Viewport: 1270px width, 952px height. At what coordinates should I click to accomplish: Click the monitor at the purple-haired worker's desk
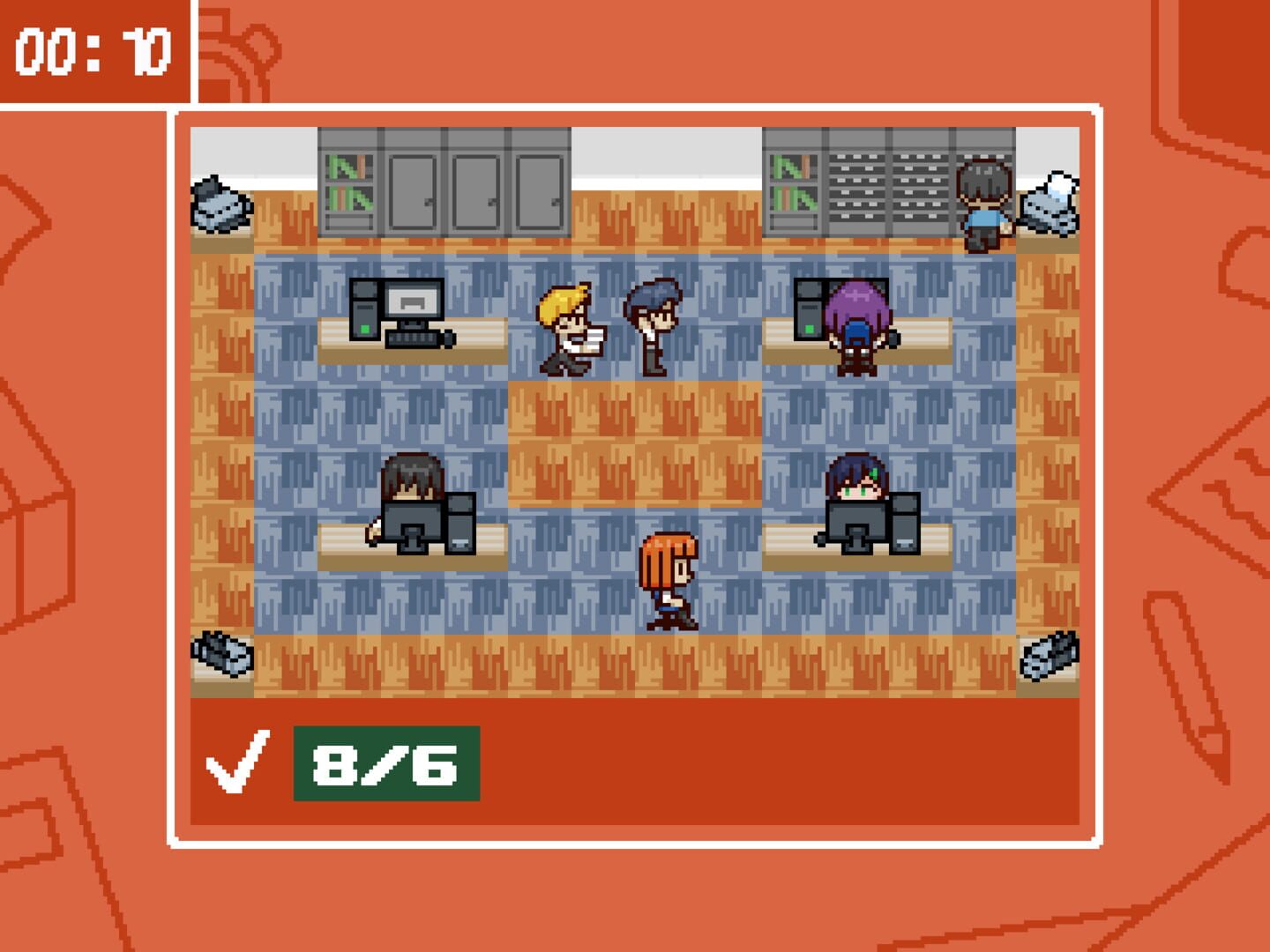pos(855,300)
